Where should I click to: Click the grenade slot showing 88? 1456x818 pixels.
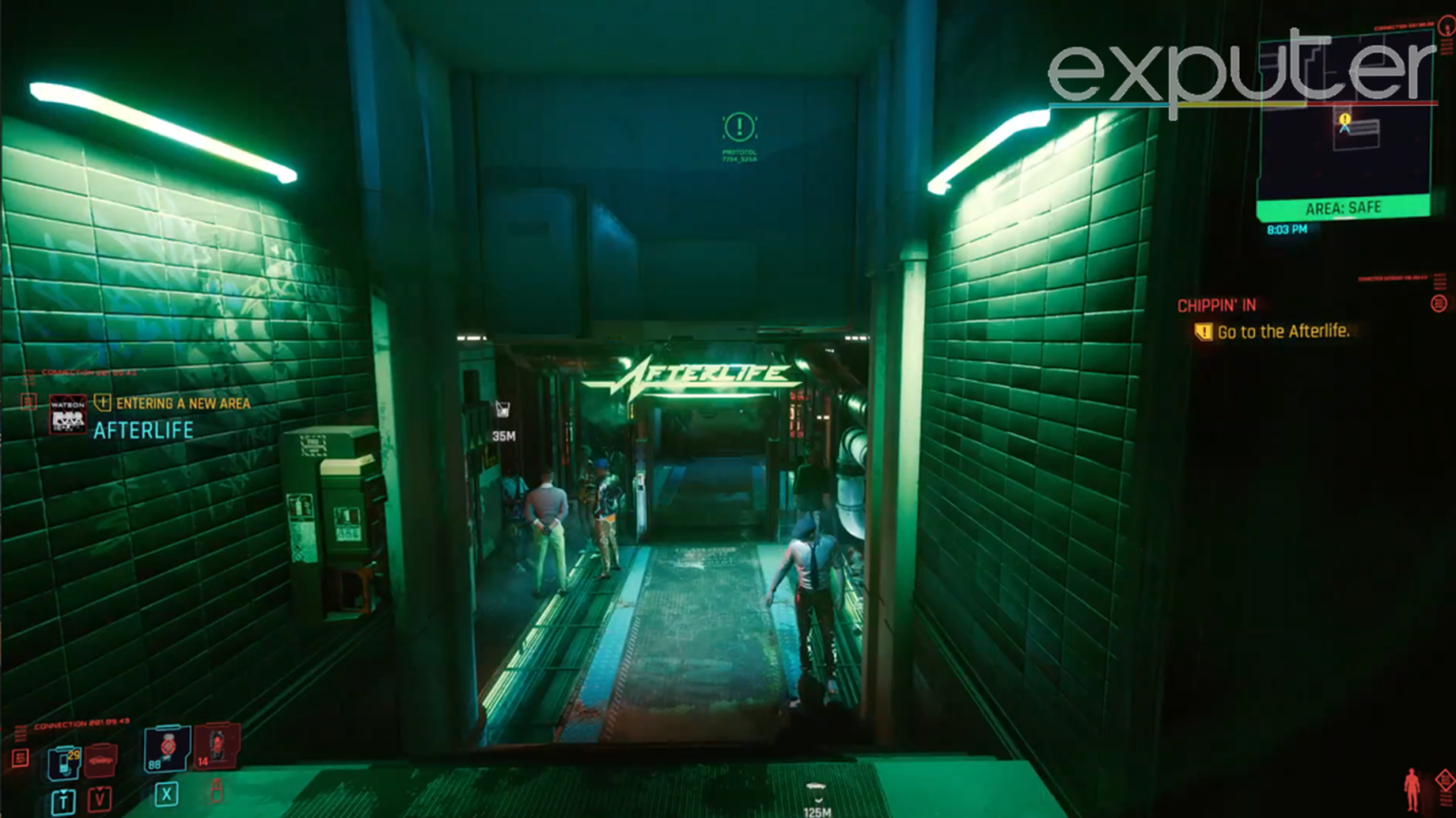coord(167,751)
